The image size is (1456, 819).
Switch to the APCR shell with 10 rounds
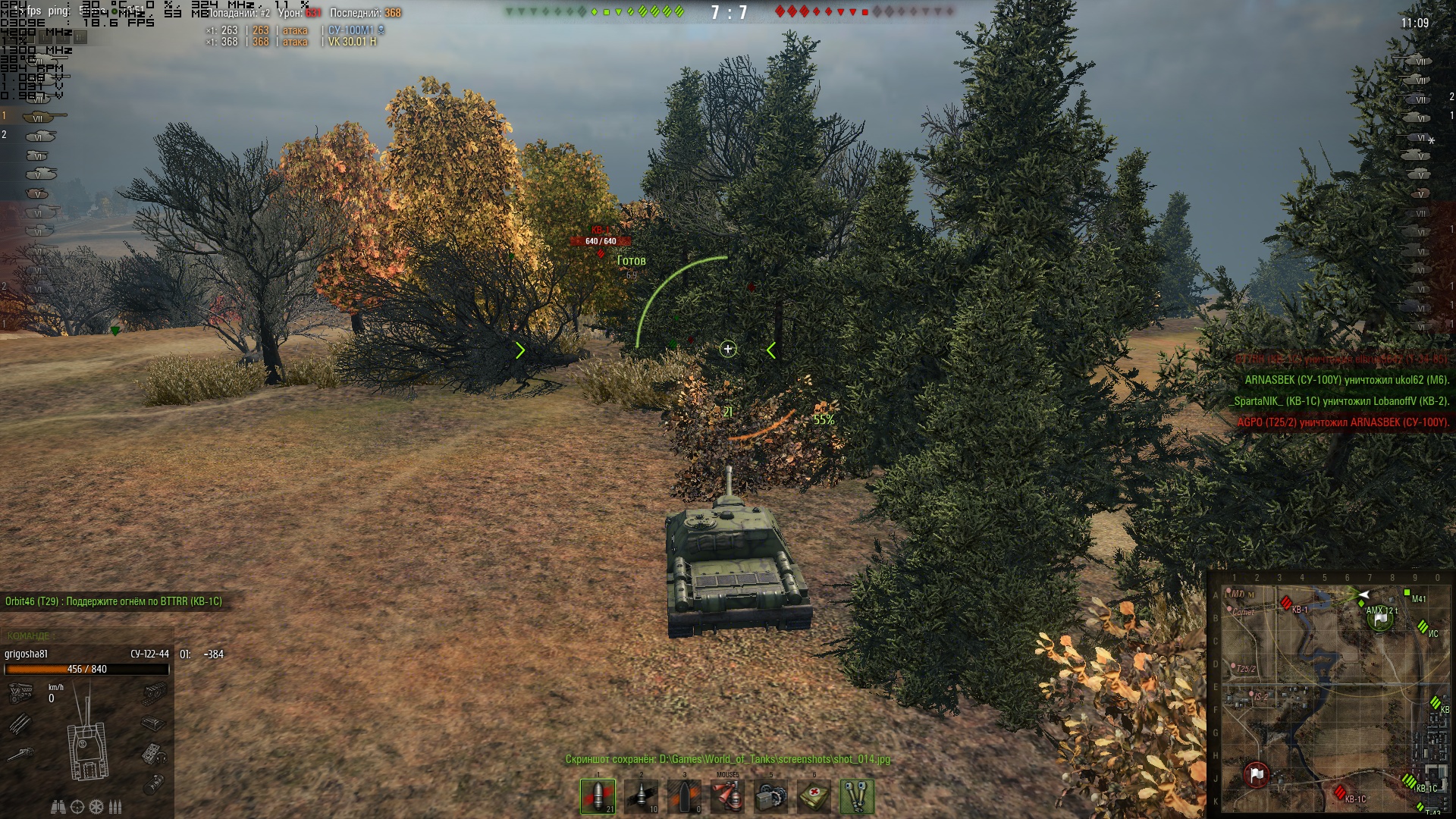tap(641, 796)
